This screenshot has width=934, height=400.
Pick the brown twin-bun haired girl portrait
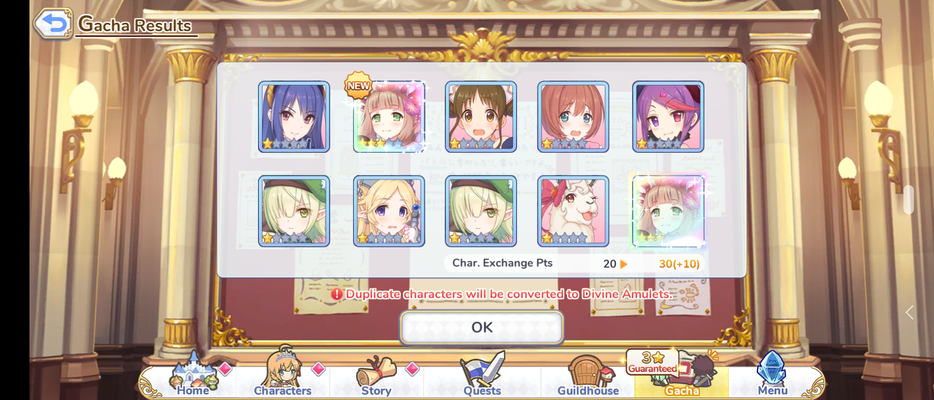click(481, 117)
